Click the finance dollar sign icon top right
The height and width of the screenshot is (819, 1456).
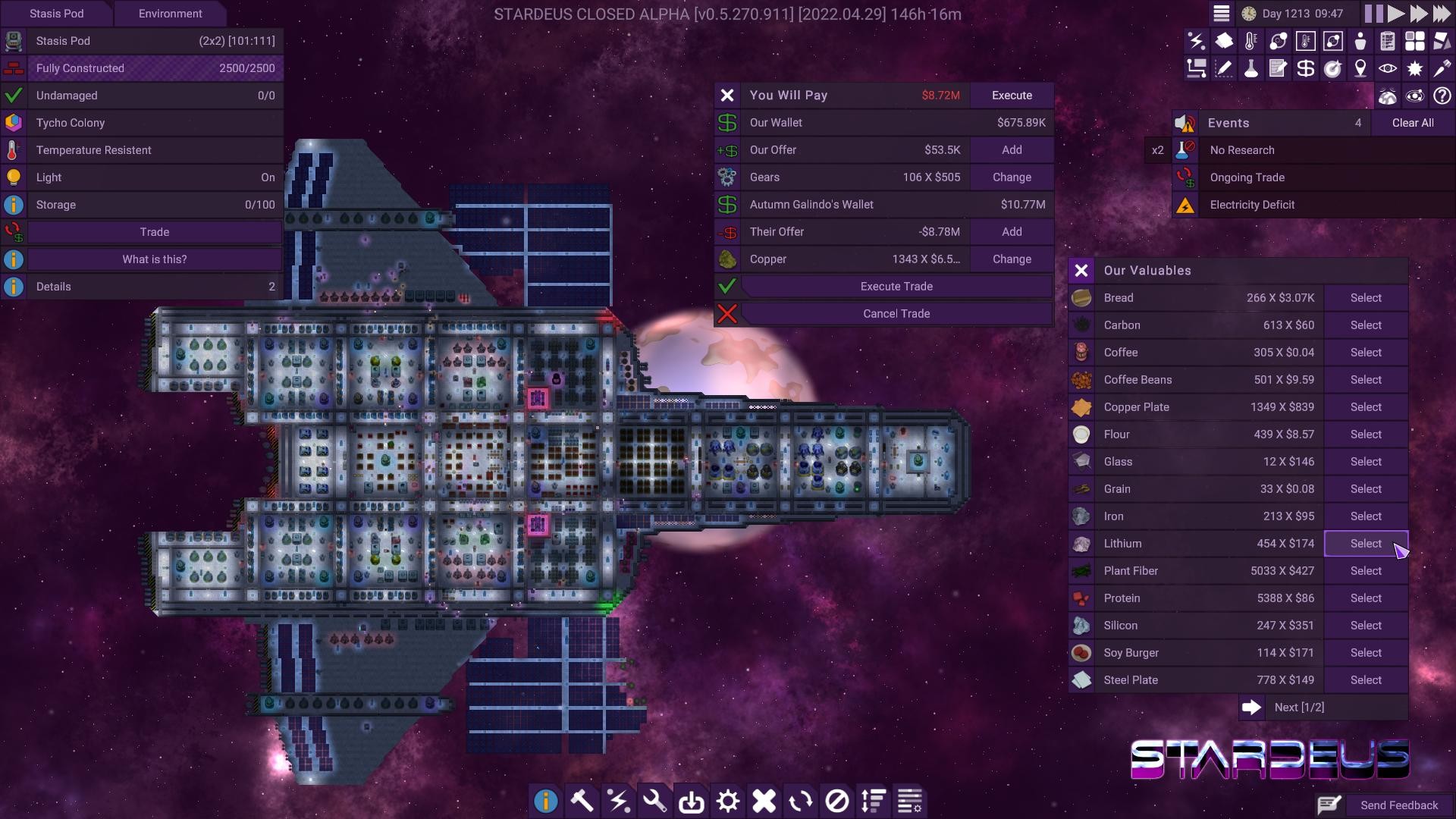1305,68
